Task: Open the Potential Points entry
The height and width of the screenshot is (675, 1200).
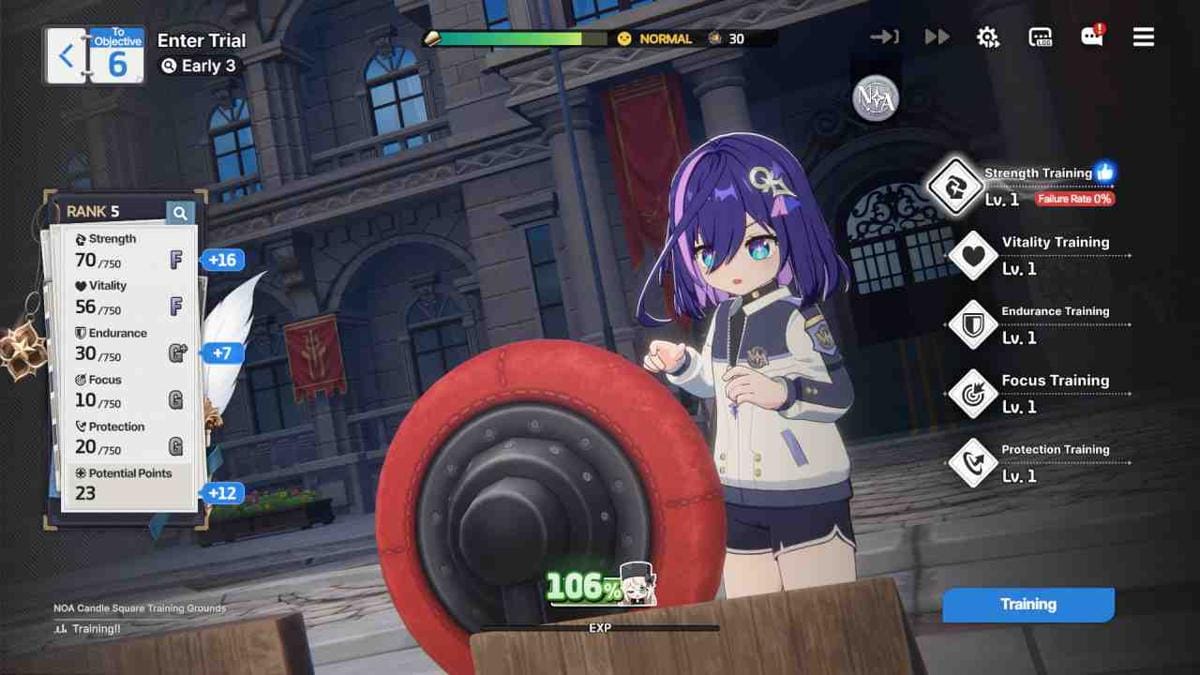Action: click(x=130, y=483)
